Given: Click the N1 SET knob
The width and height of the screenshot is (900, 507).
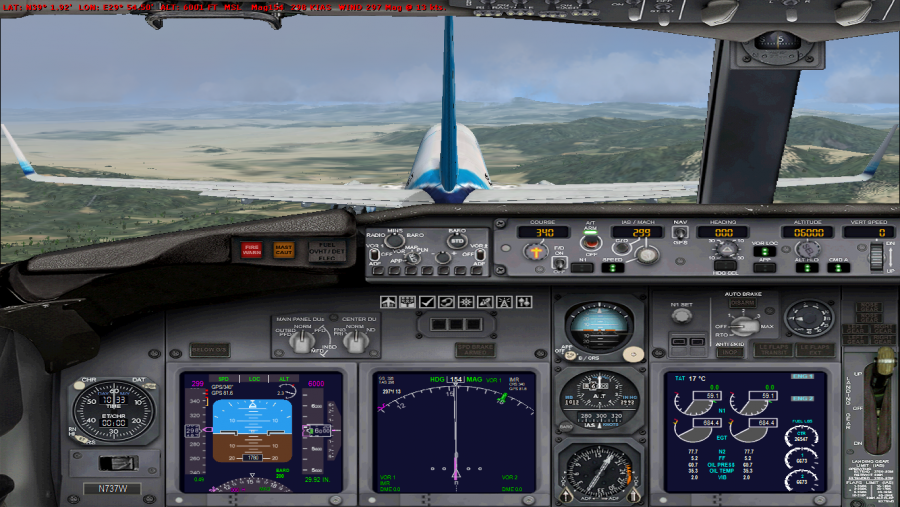Looking at the screenshot, I should coord(681,316).
